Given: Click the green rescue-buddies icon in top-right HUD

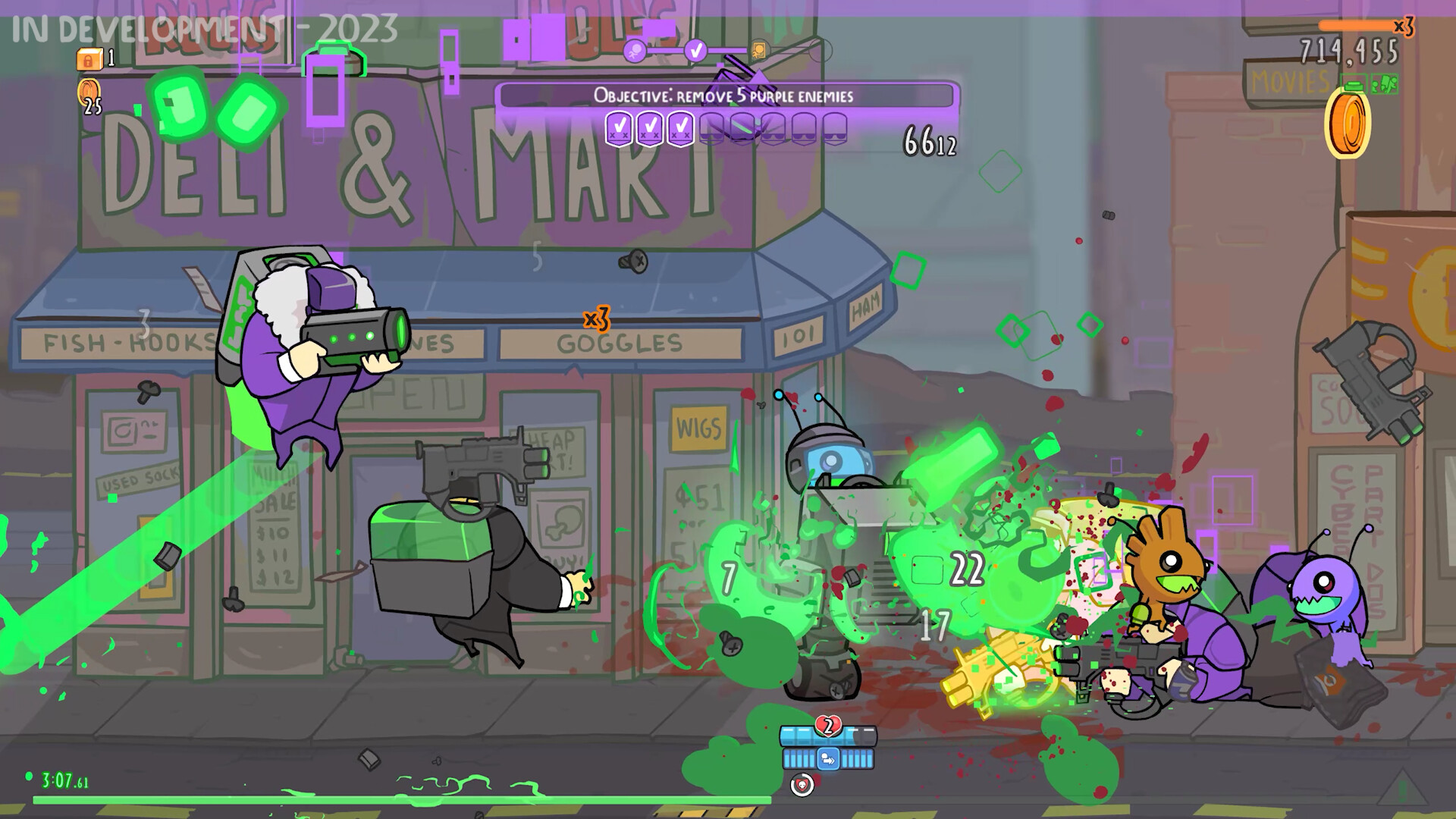Looking at the screenshot, I should point(1385,83).
